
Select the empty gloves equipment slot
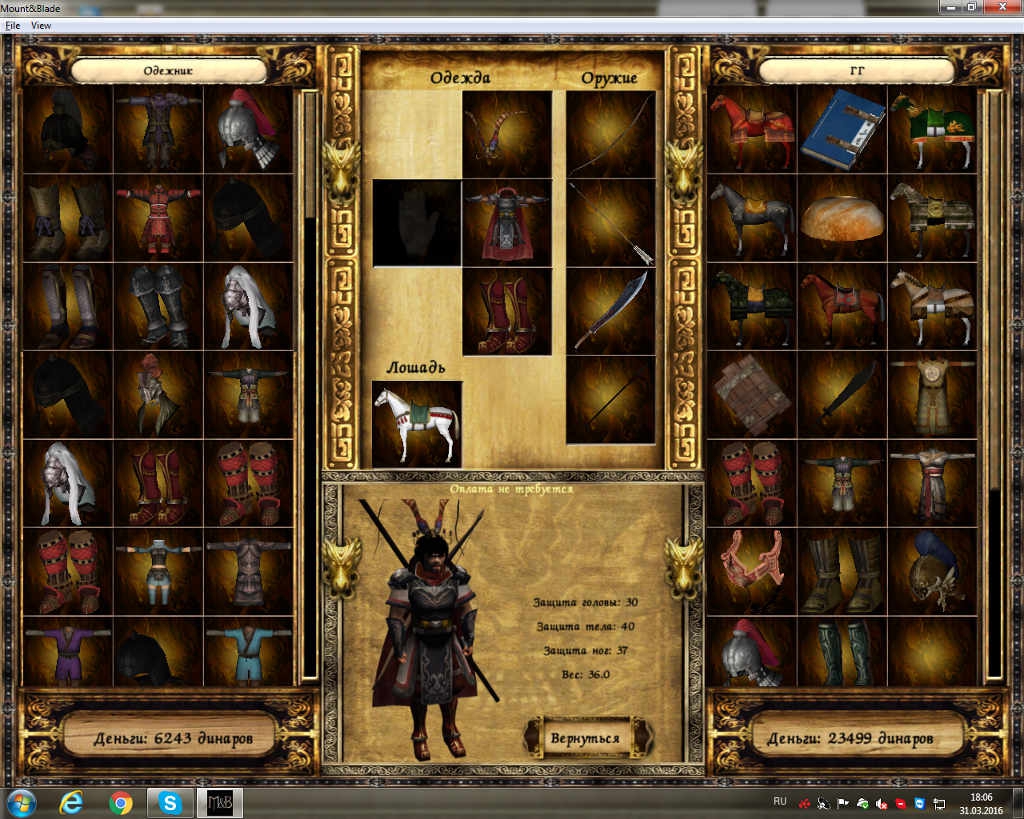pyautogui.click(x=417, y=223)
